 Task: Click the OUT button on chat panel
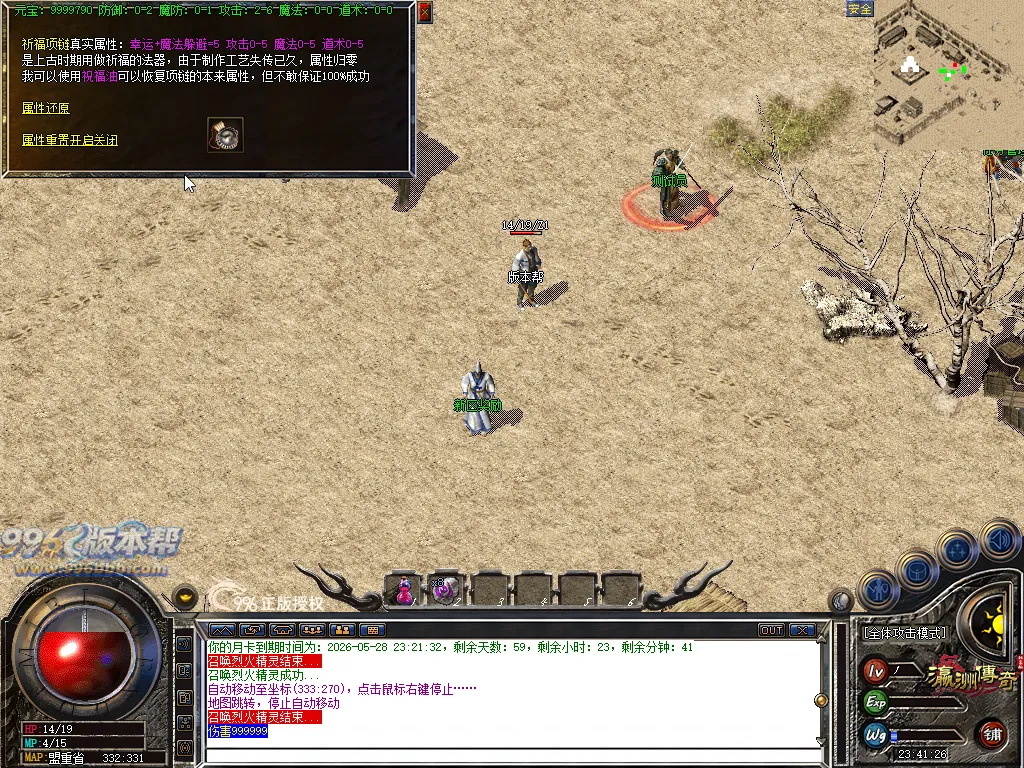click(x=771, y=630)
